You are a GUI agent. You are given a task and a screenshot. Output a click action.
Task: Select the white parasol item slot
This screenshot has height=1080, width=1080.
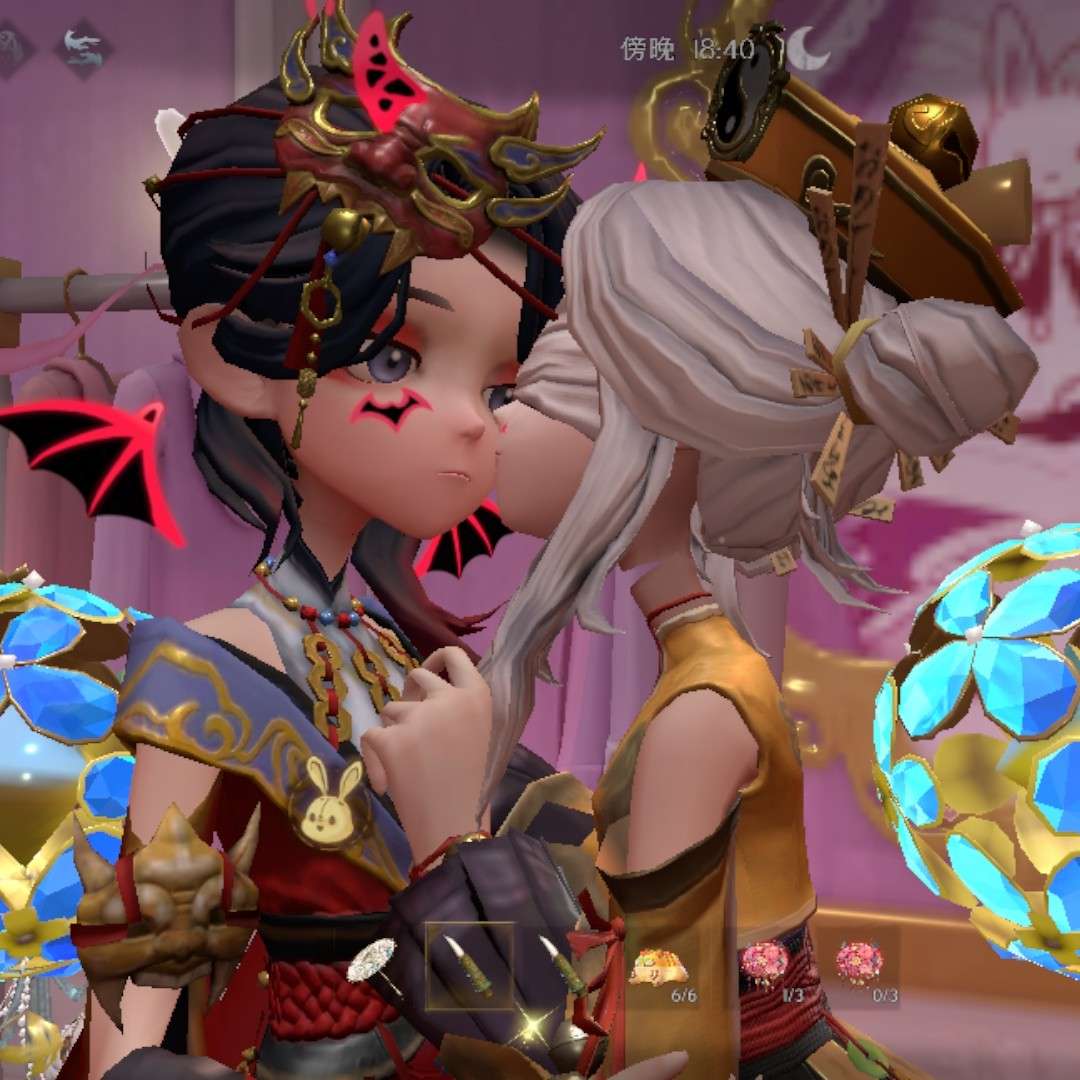pyautogui.click(x=374, y=963)
